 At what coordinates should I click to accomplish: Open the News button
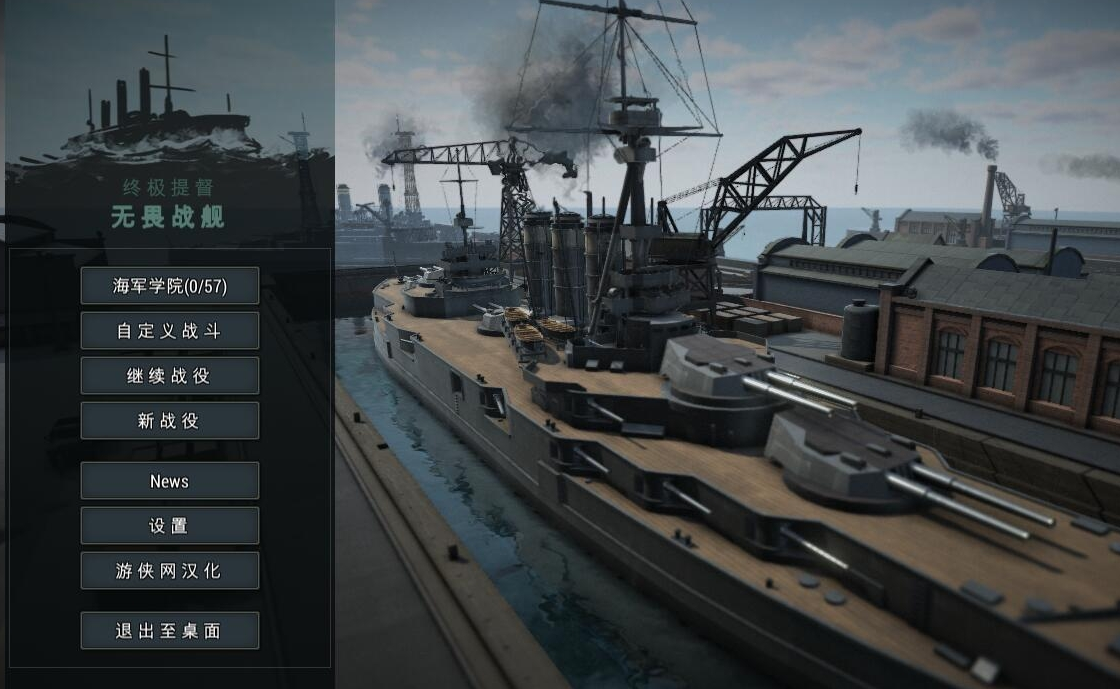170,481
